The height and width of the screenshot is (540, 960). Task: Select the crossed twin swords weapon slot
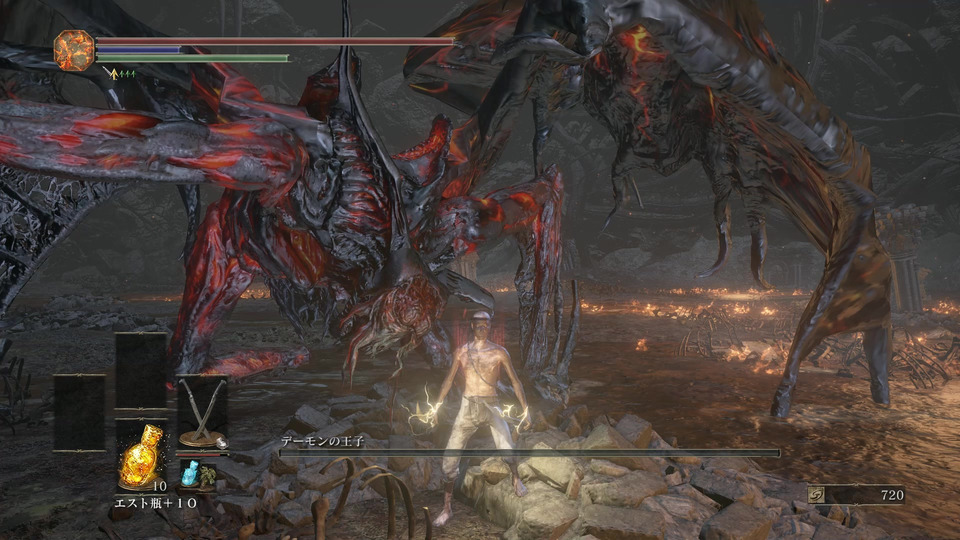tap(201, 412)
